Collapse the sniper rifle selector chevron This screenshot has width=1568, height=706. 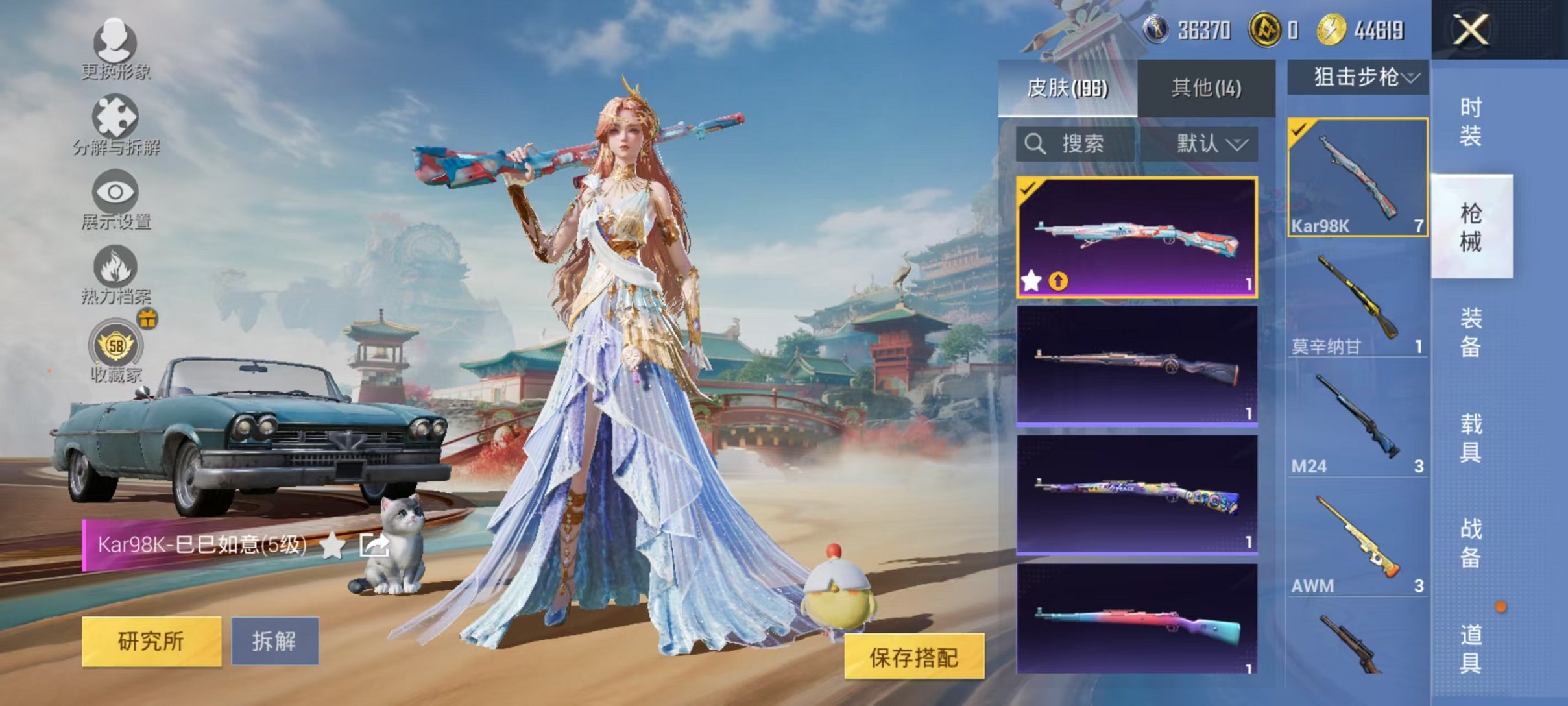point(1412,77)
